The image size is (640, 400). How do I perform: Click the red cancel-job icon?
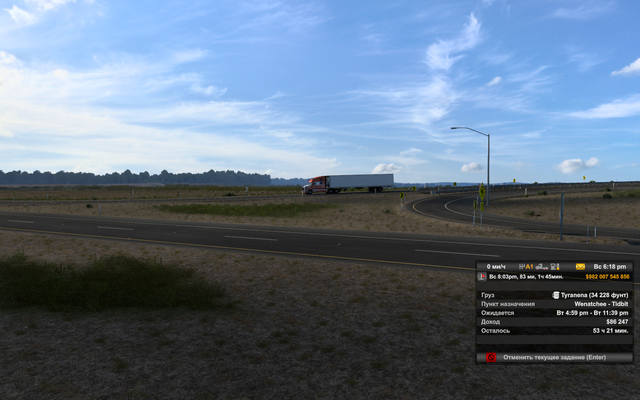click(491, 357)
